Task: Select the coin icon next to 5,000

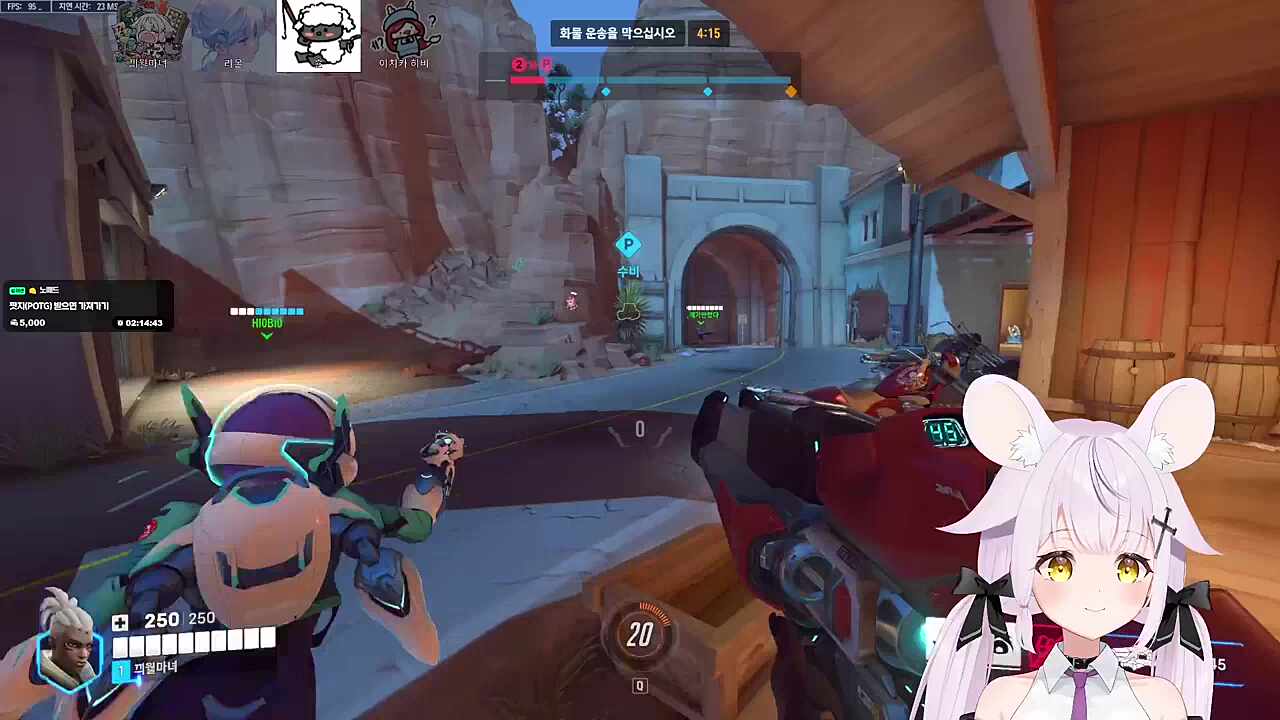Action: [x=14, y=322]
